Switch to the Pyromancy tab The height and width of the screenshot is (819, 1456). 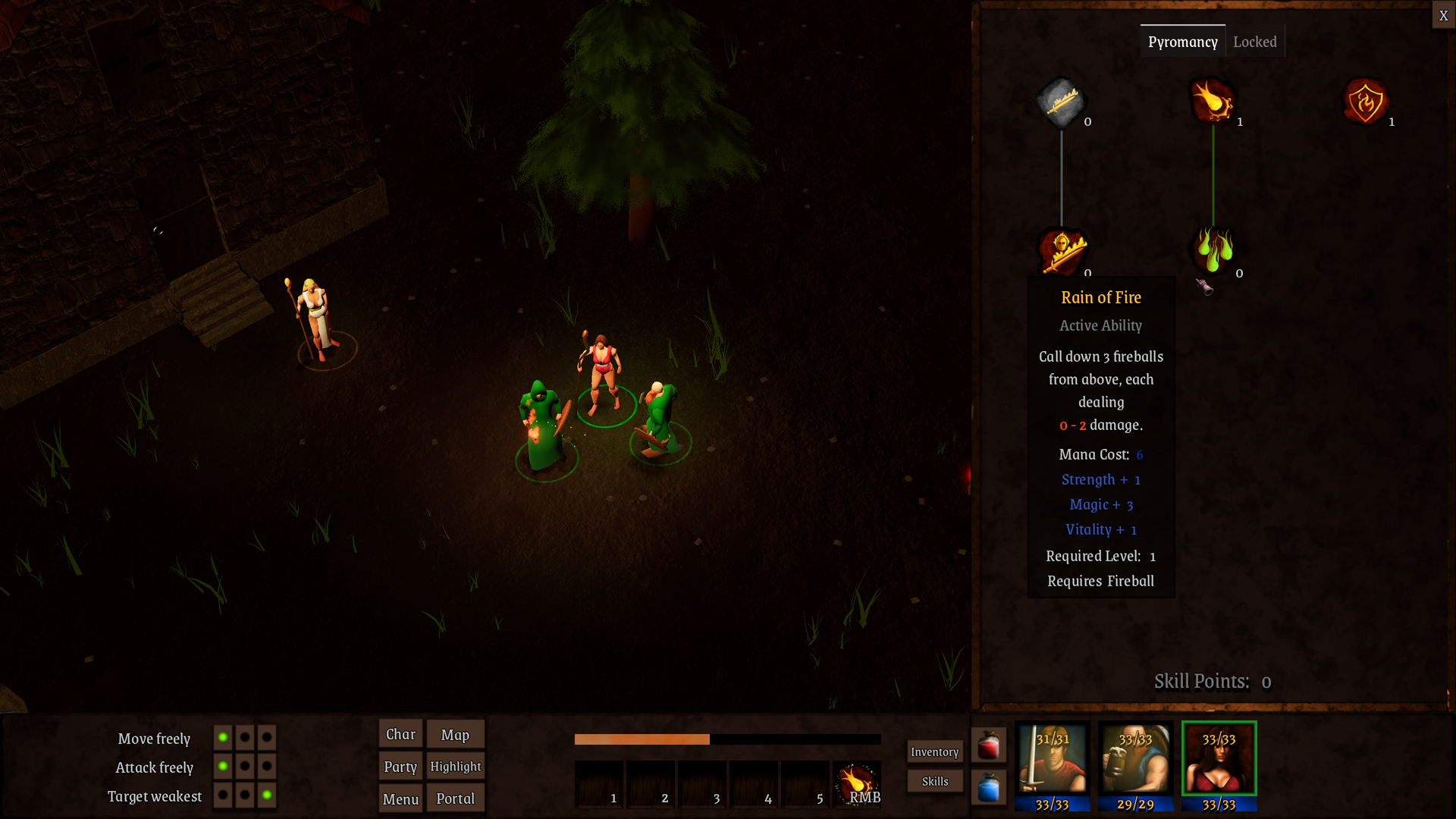pos(1182,42)
